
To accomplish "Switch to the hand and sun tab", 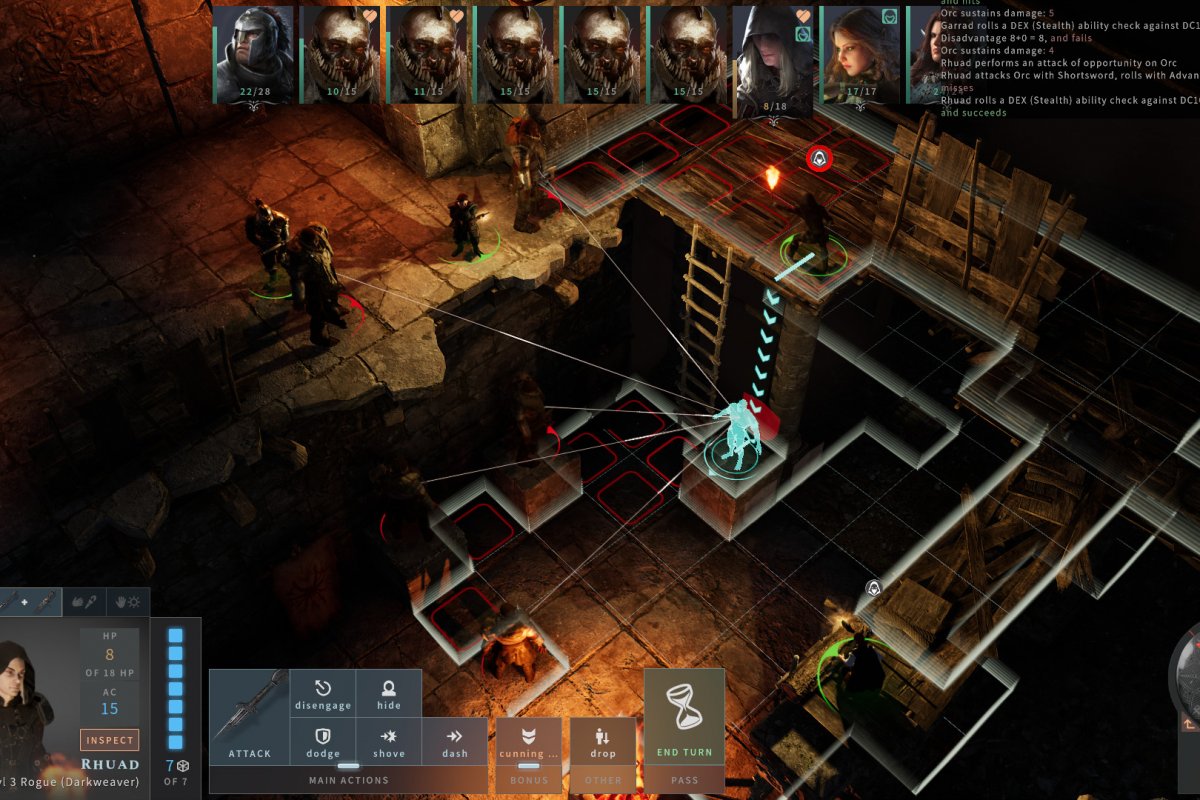I will 128,602.
